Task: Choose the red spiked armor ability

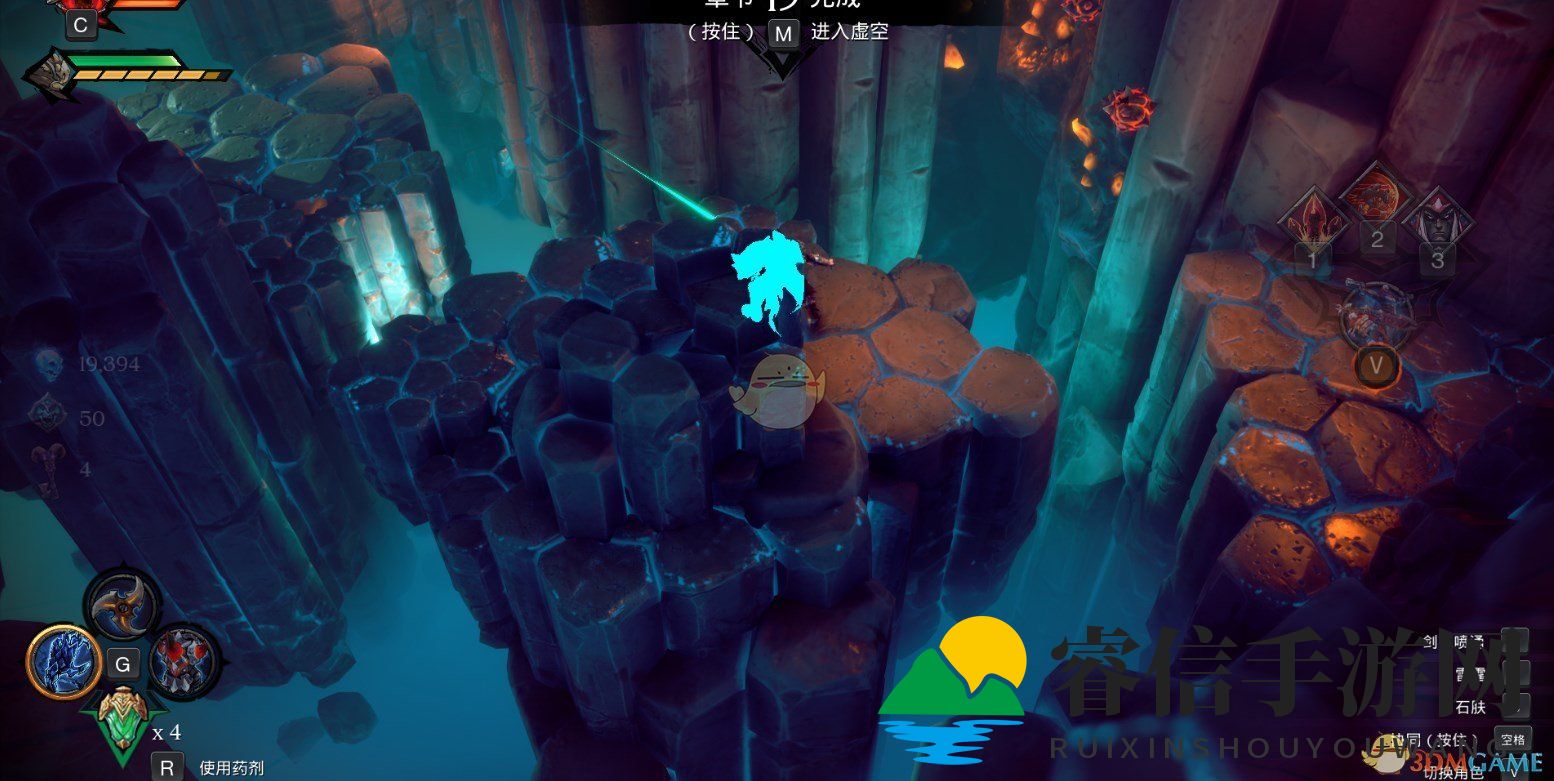Action: point(185,661)
